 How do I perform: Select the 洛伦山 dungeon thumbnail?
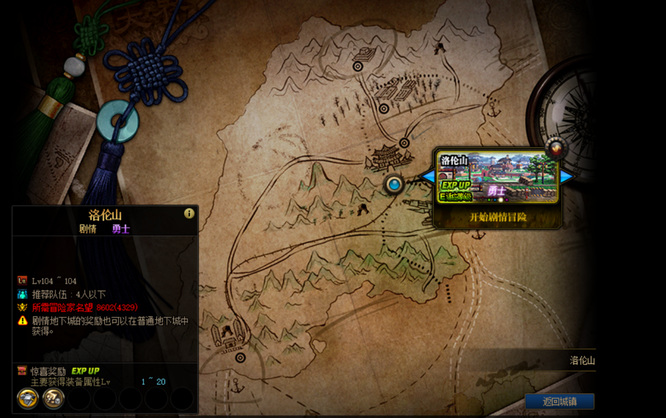[x=497, y=178]
